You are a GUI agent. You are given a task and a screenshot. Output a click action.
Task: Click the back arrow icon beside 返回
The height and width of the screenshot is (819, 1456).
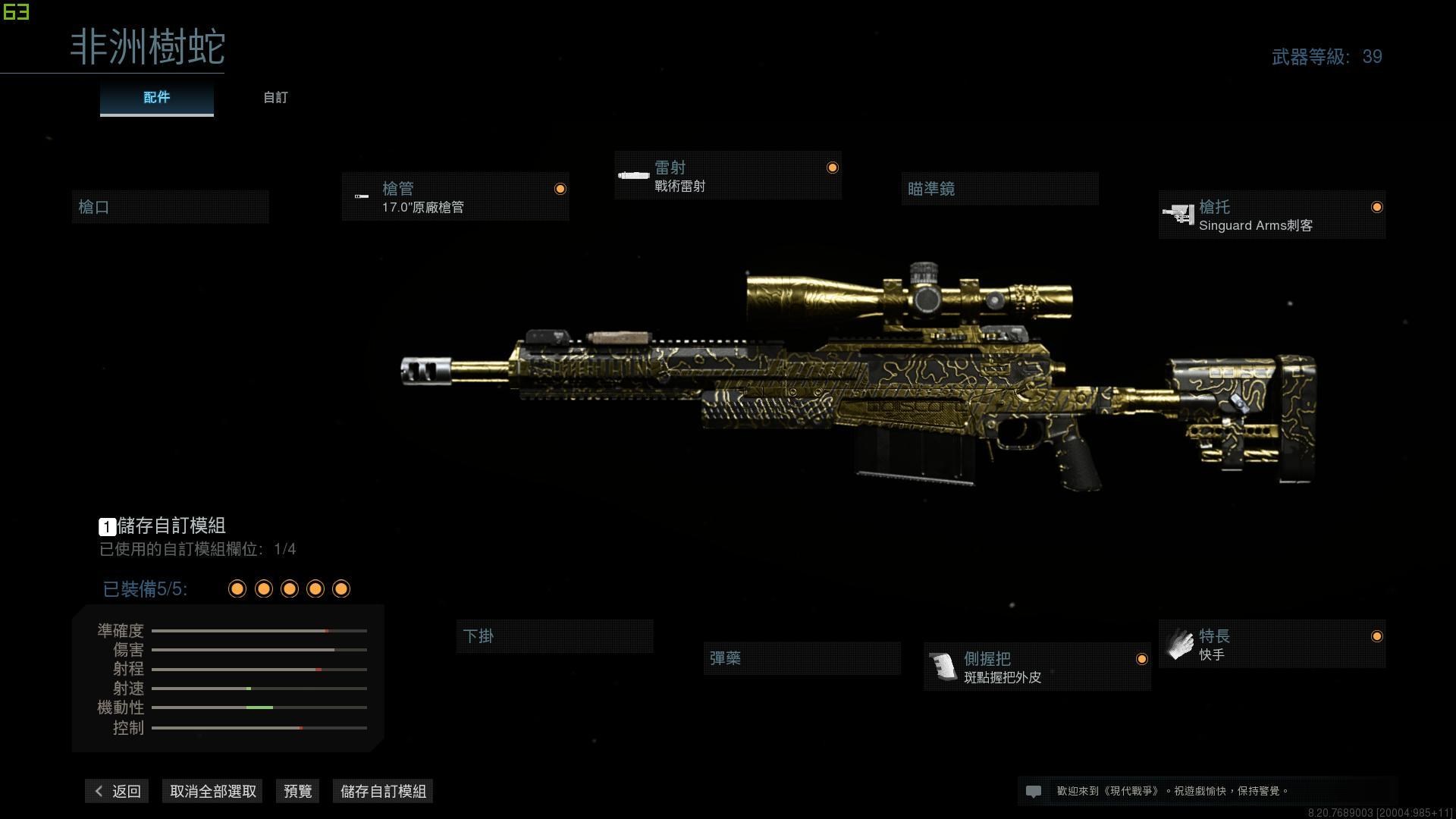(99, 790)
